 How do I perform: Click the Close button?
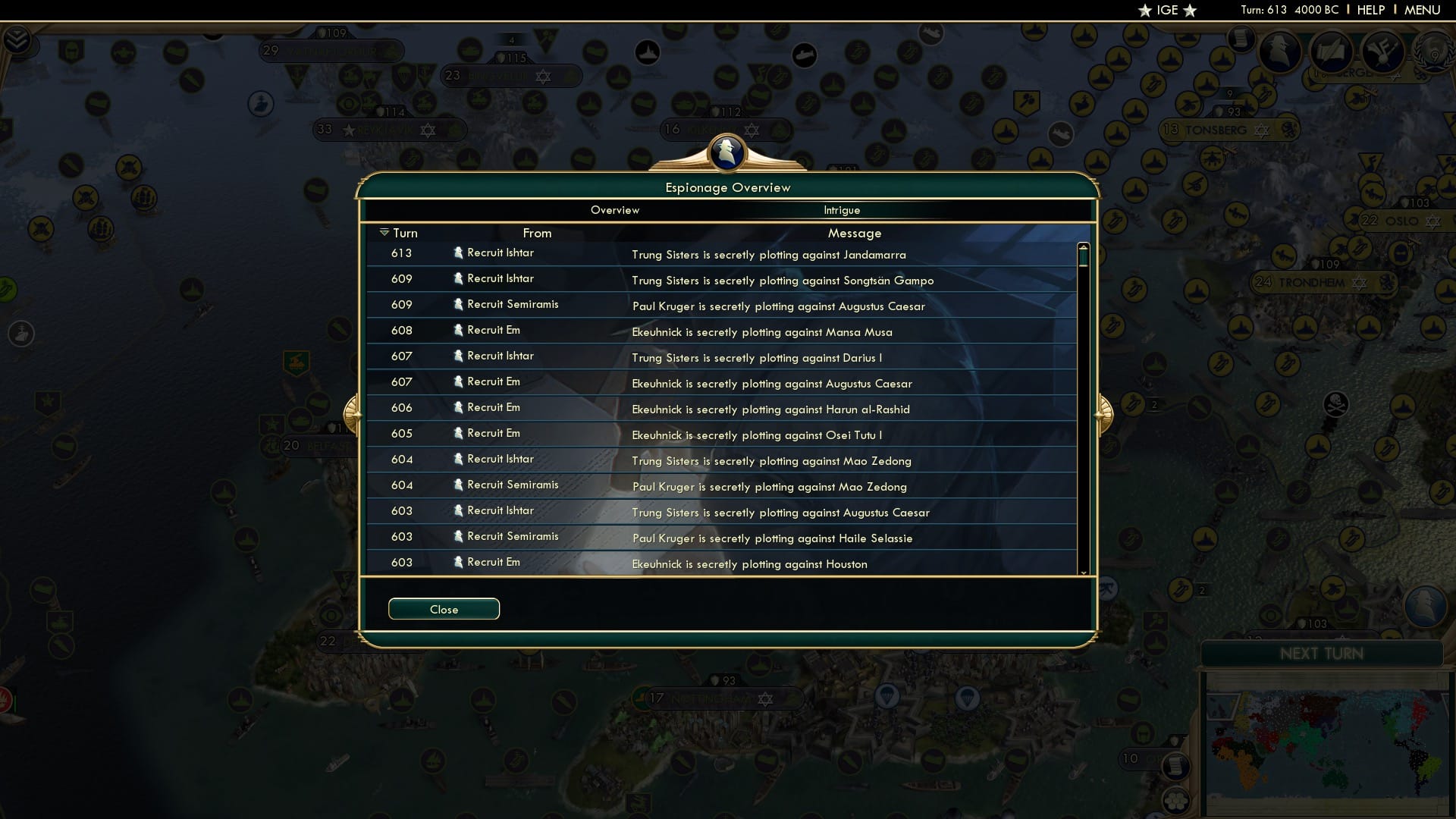[444, 609]
